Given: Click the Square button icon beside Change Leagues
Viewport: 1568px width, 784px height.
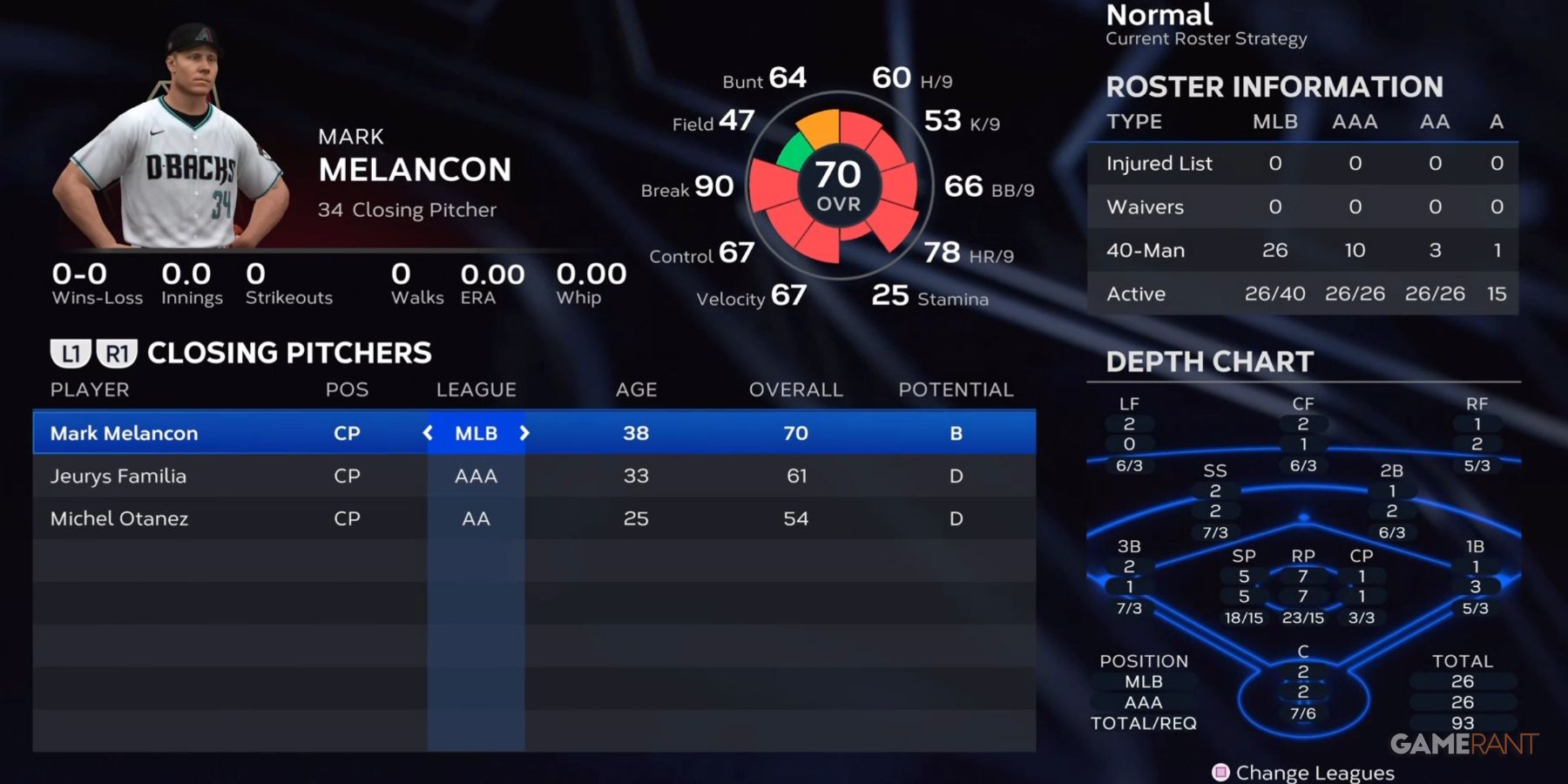Looking at the screenshot, I should [x=1220, y=772].
